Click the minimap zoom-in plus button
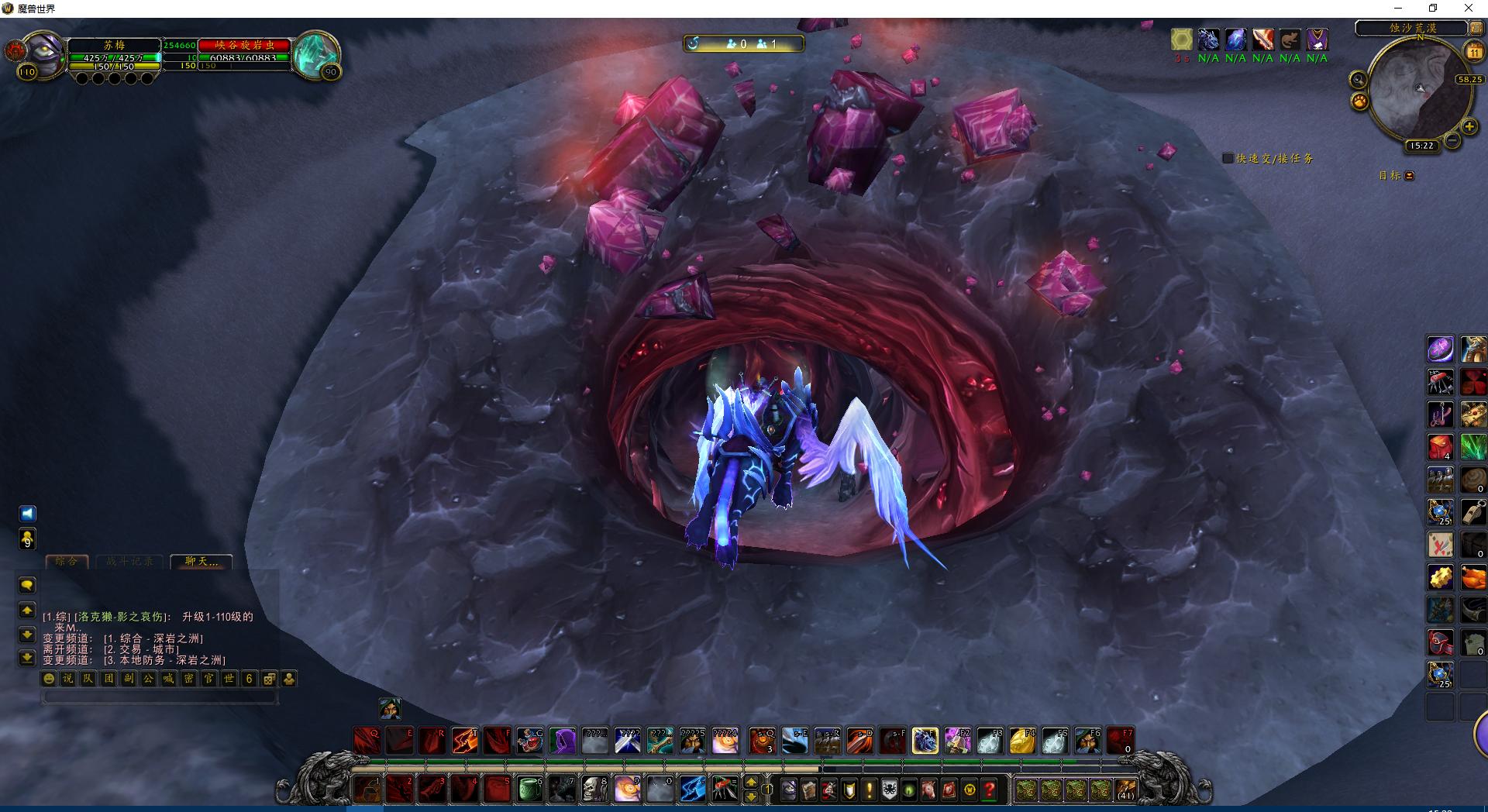 (1469, 126)
